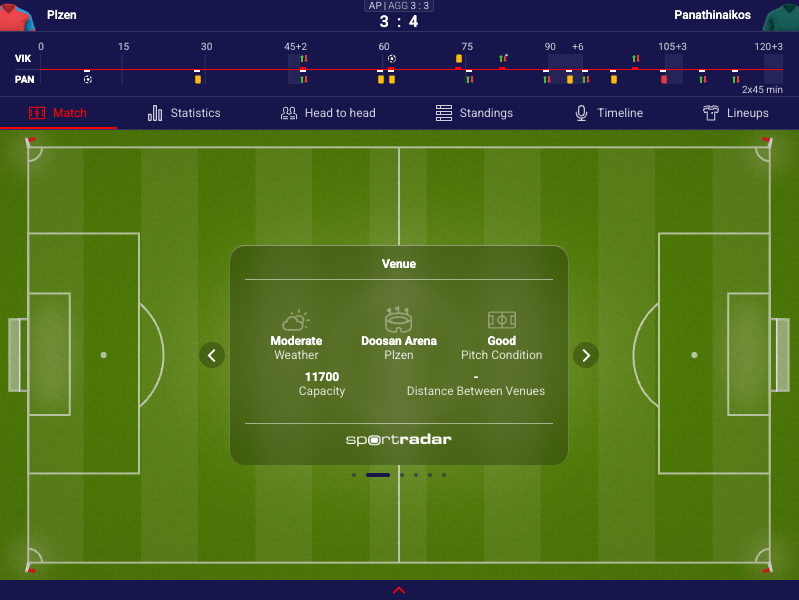Click the Sportradar logo

(x=399, y=440)
